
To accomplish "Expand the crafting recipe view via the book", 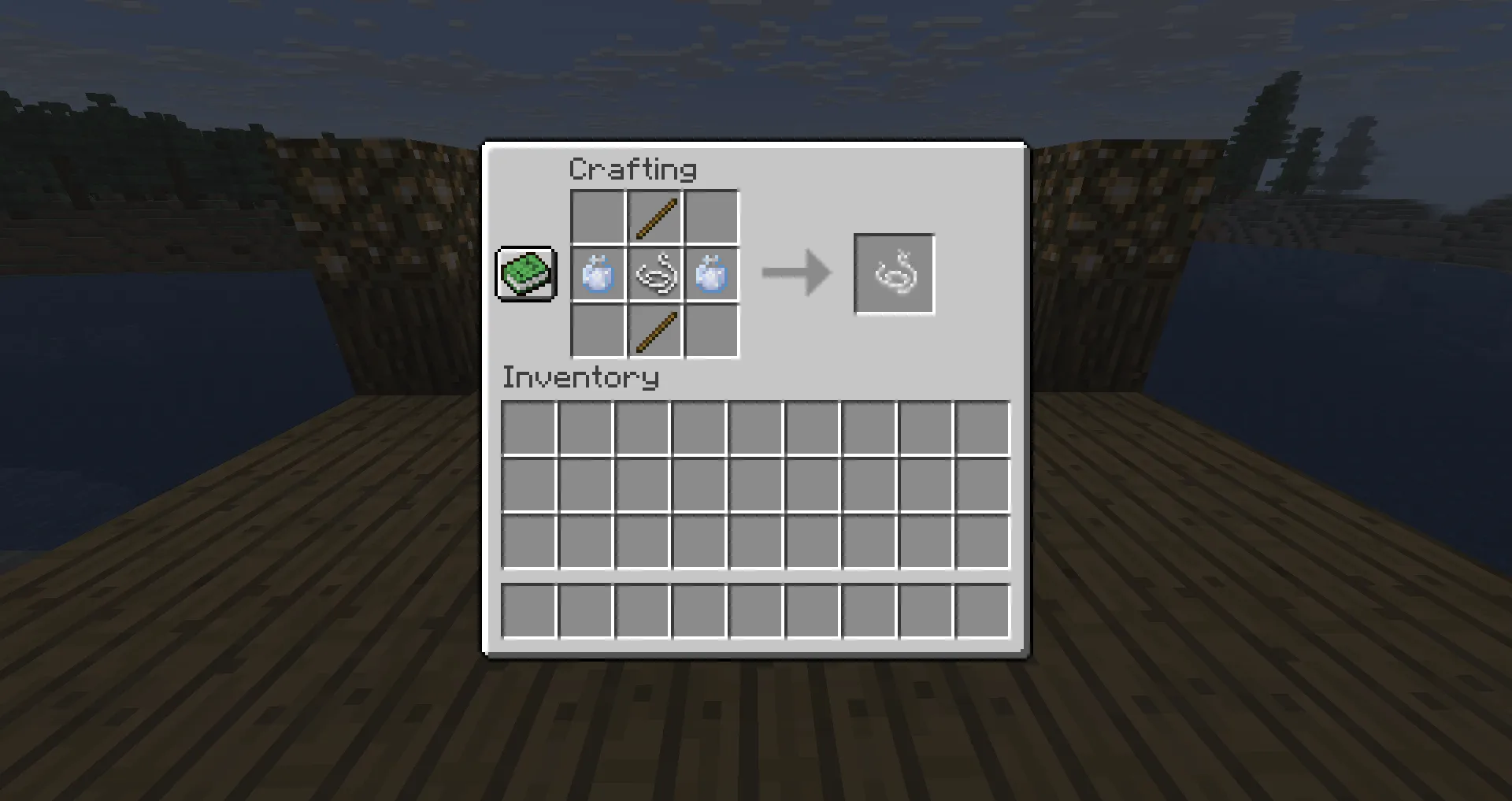I will 526,275.
